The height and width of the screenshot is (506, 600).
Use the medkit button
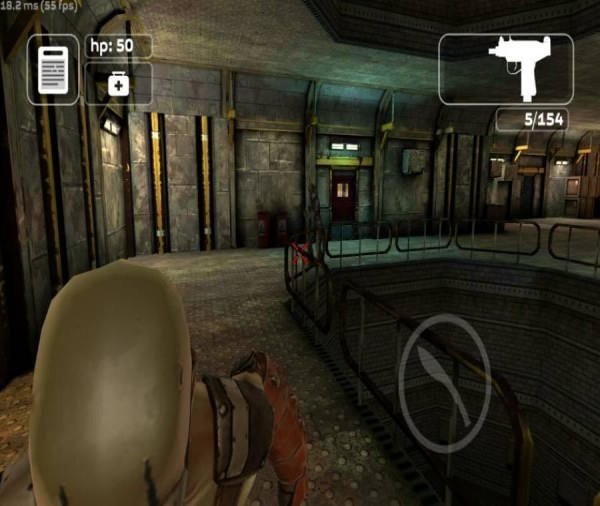coord(118,85)
